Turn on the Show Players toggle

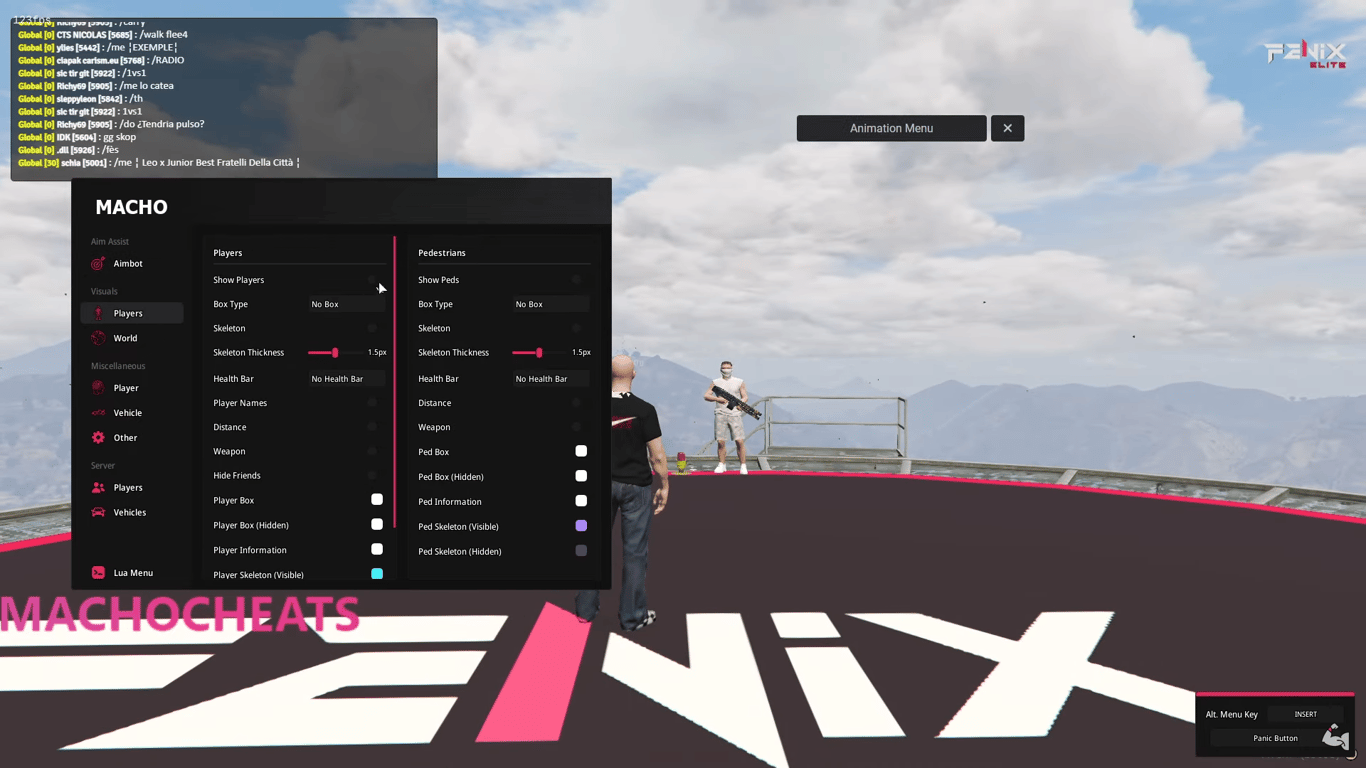372,280
